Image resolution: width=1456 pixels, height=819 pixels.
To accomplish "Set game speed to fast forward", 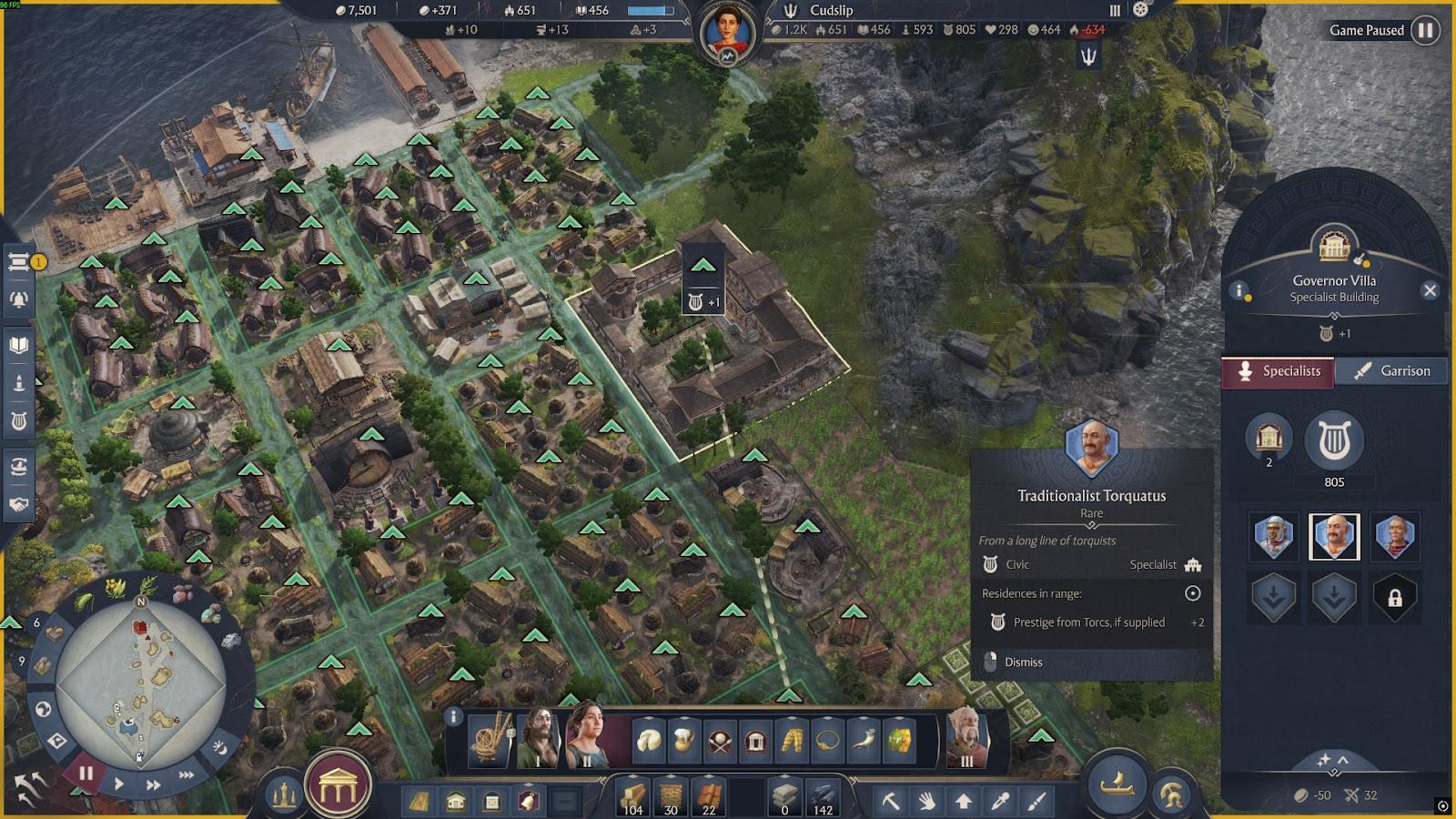I will click(153, 784).
